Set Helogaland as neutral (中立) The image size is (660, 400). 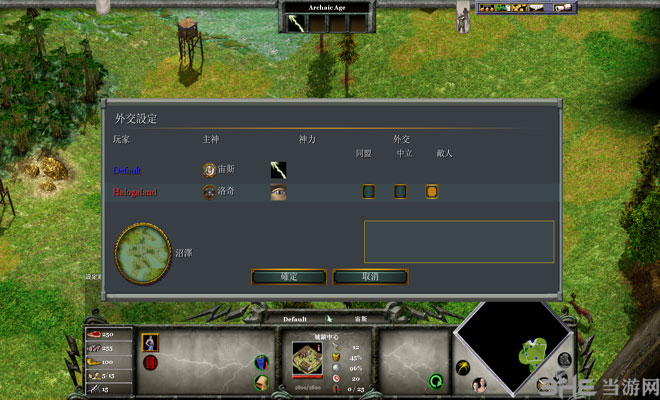coord(400,191)
